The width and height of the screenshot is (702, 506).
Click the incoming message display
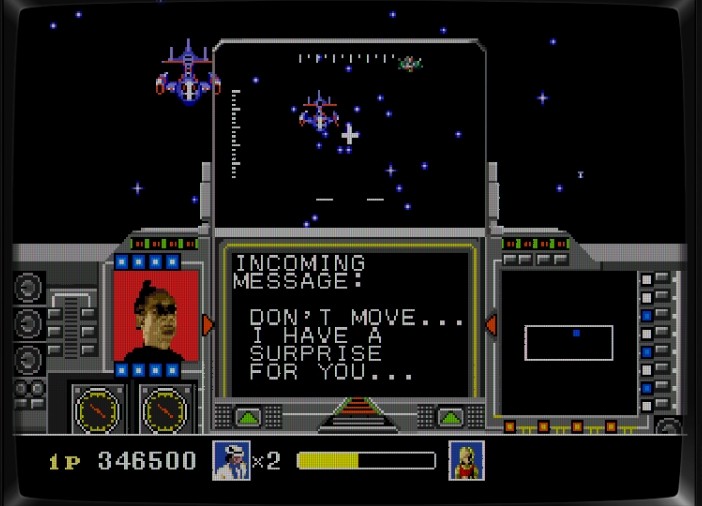347,322
